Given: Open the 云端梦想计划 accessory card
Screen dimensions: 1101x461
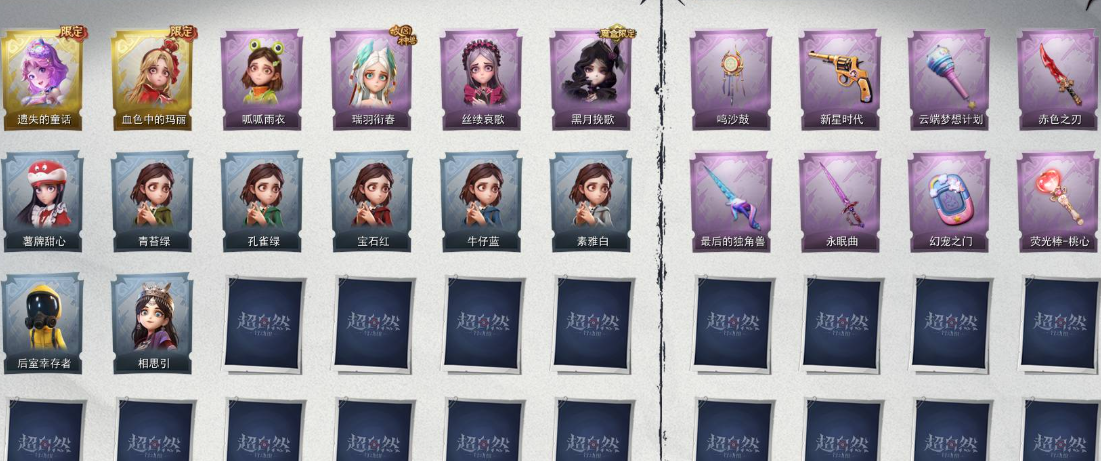Looking at the screenshot, I should click(949, 78).
